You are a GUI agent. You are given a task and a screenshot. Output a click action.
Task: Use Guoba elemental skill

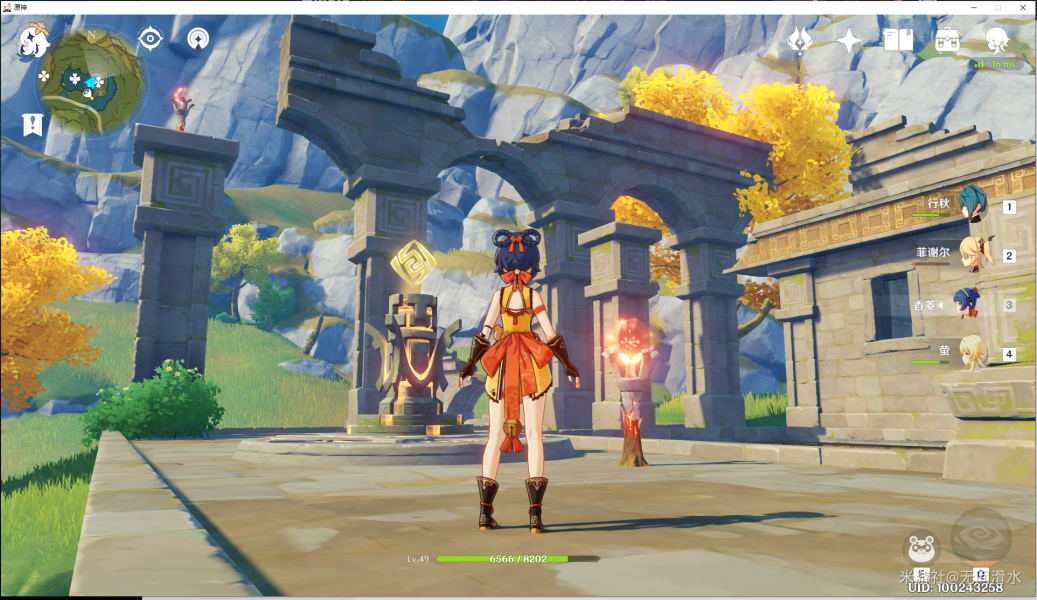(921, 550)
